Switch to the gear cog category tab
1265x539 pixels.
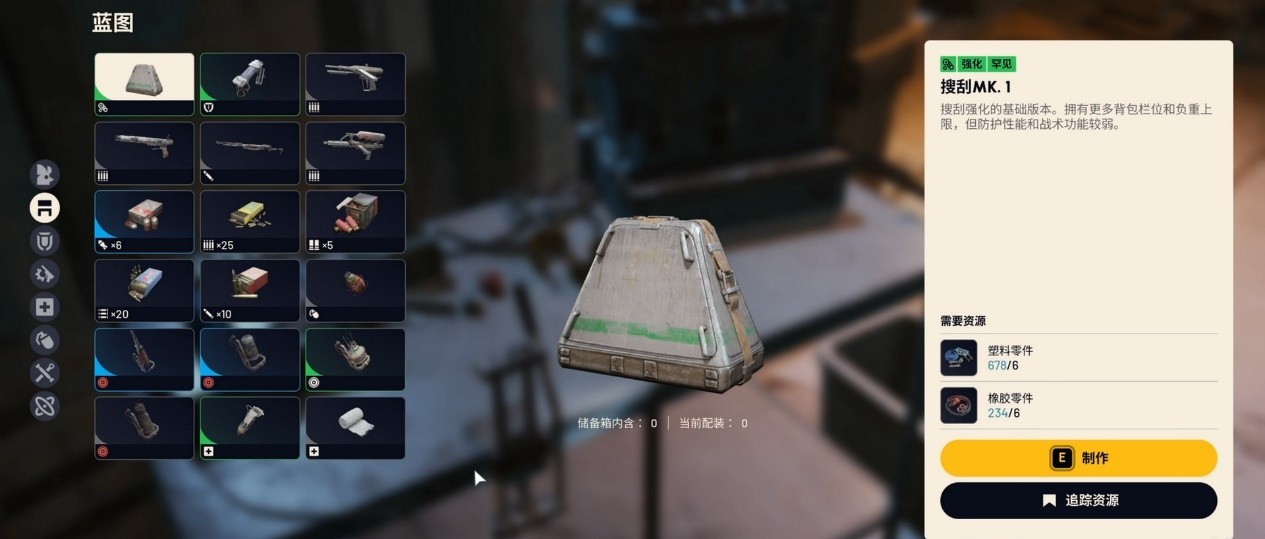pos(45,274)
